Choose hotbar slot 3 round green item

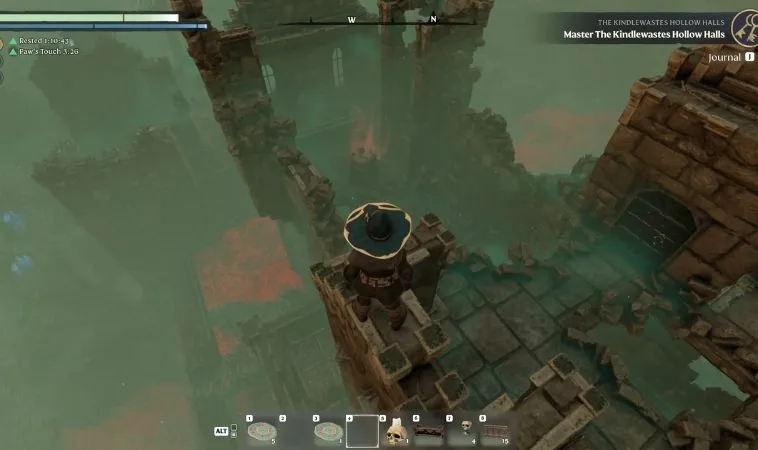click(x=328, y=431)
